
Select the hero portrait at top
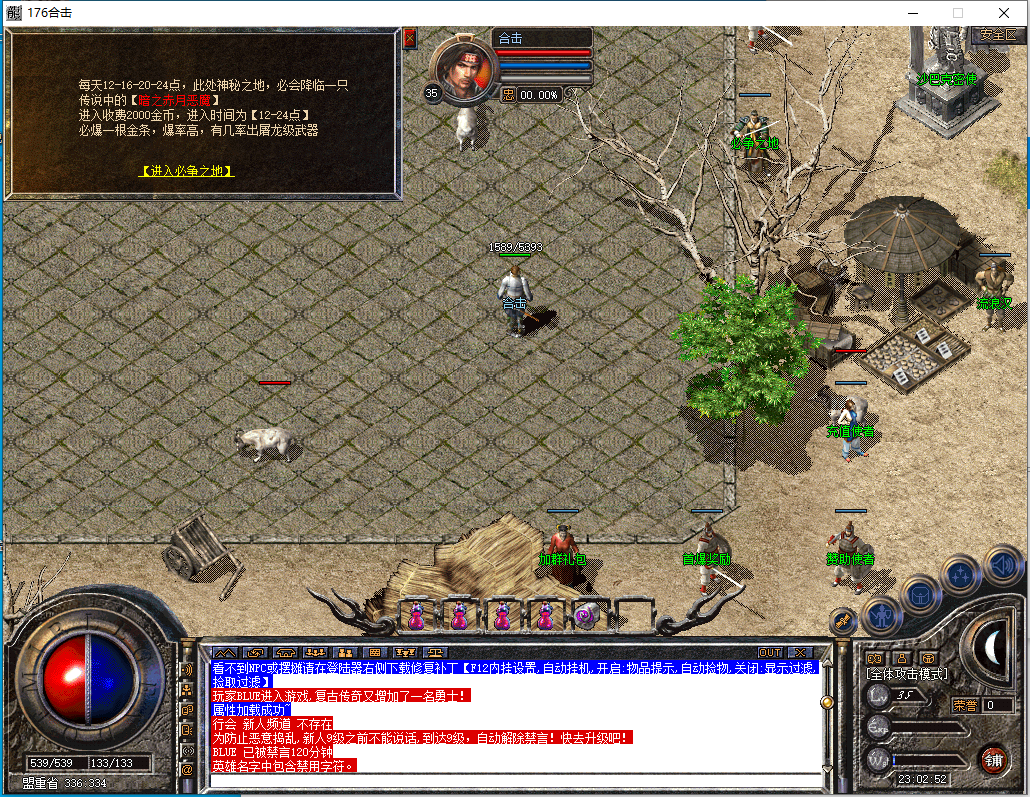pyautogui.click(x=463, y=68)
